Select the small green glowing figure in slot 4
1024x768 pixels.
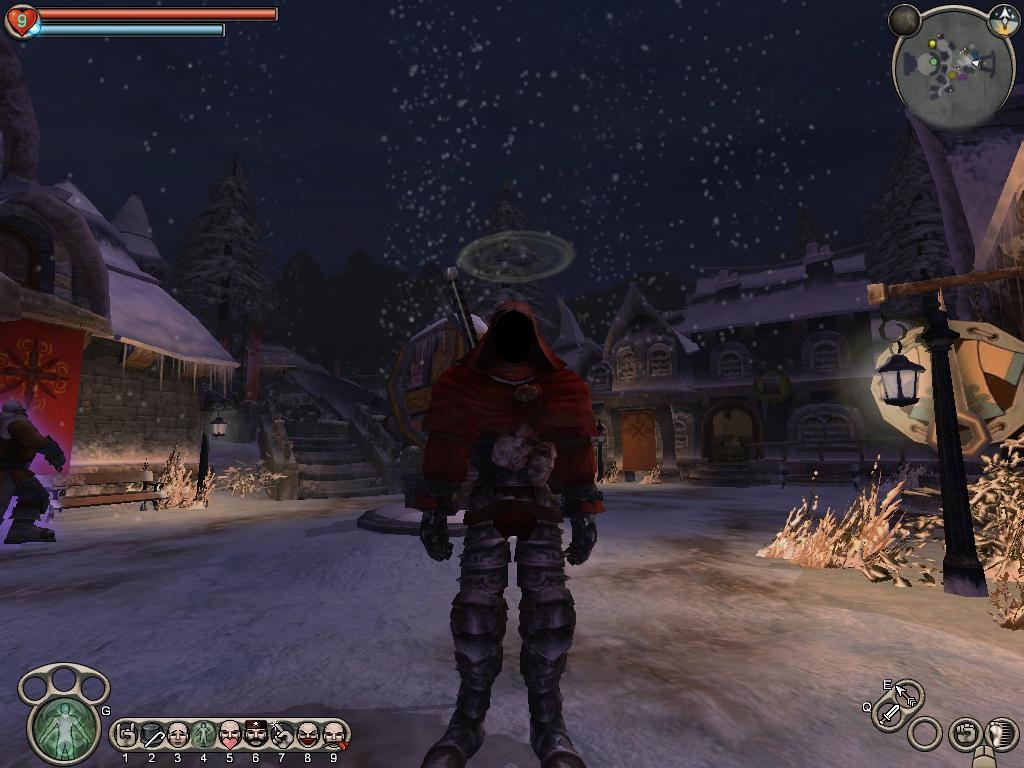tap(204, 736)
